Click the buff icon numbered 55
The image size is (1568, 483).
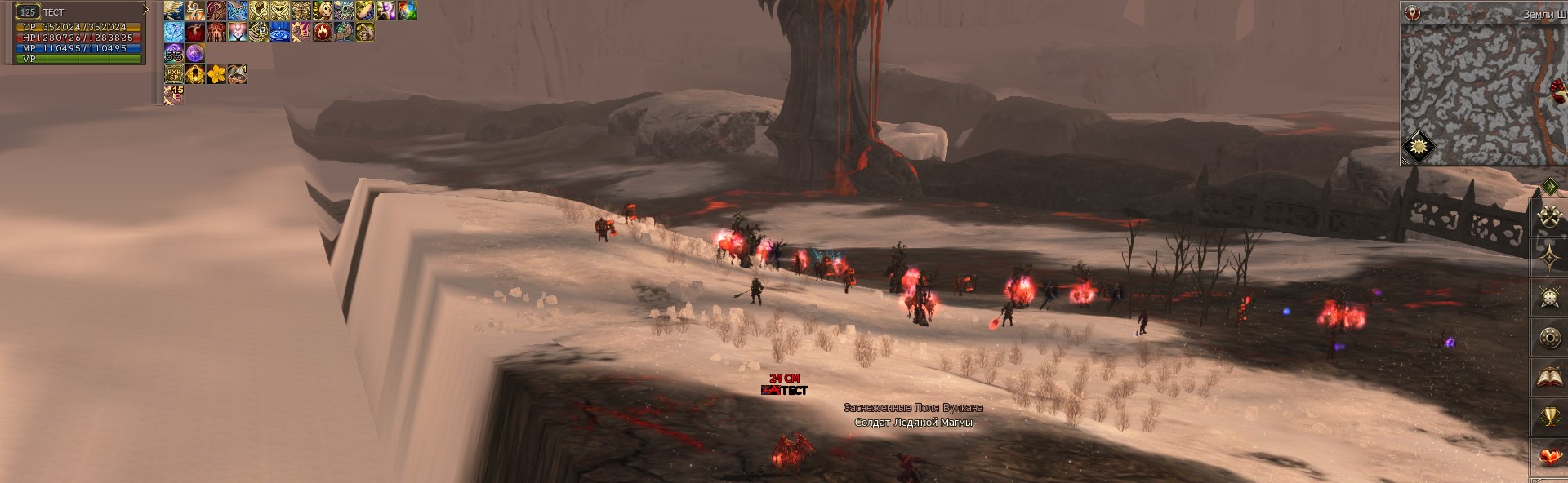pyautogui.click(x=173, y=53)
